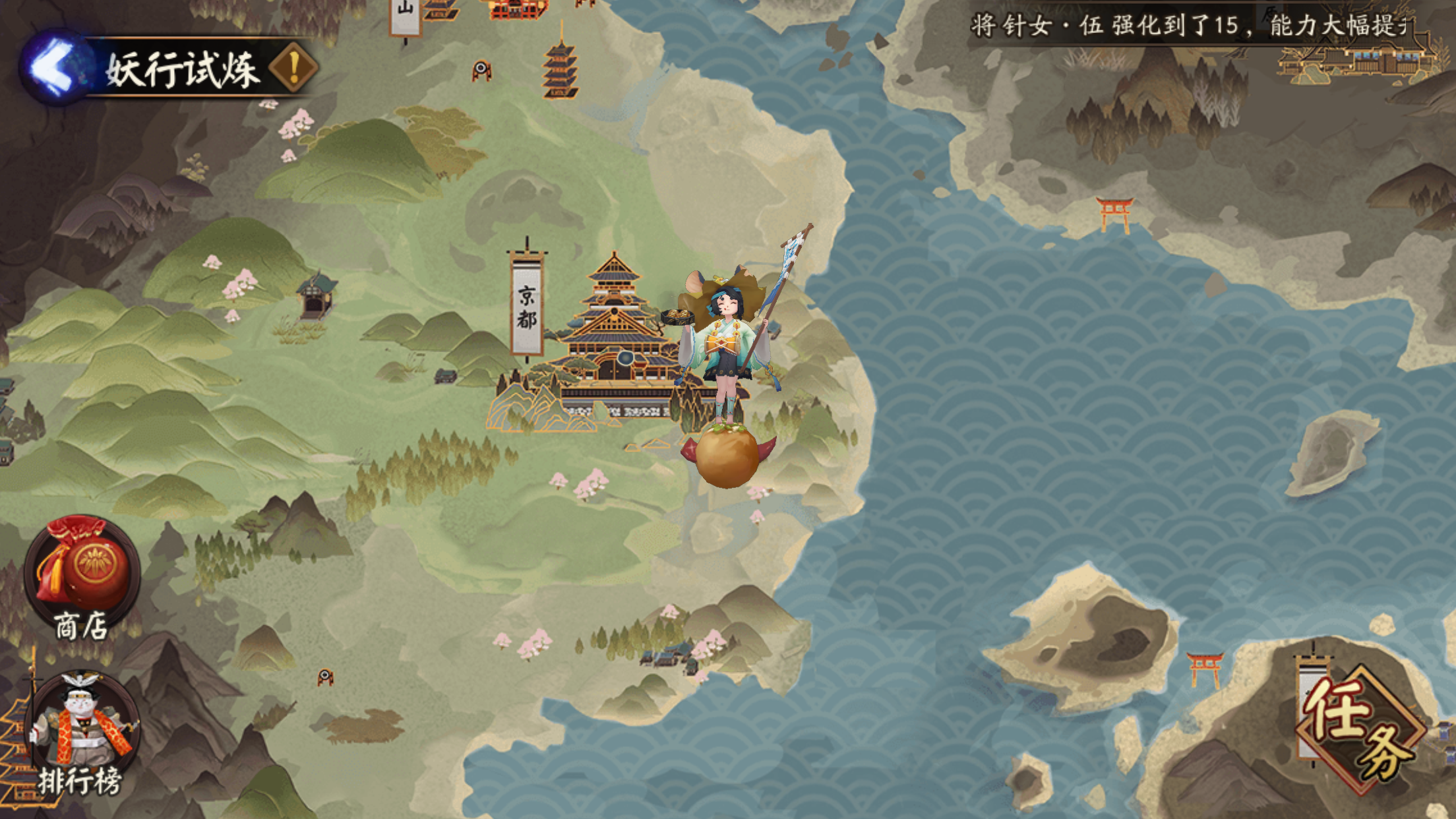Click the orange torii gate in the upper sea
The image size is (1456, 819).
[x=1116, y=211]
